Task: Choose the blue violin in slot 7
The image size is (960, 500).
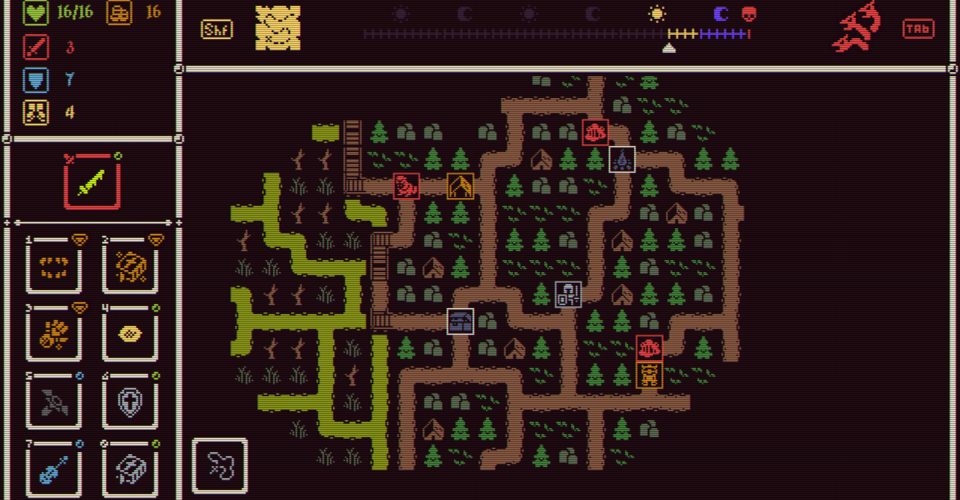Action: pos(54,468)
